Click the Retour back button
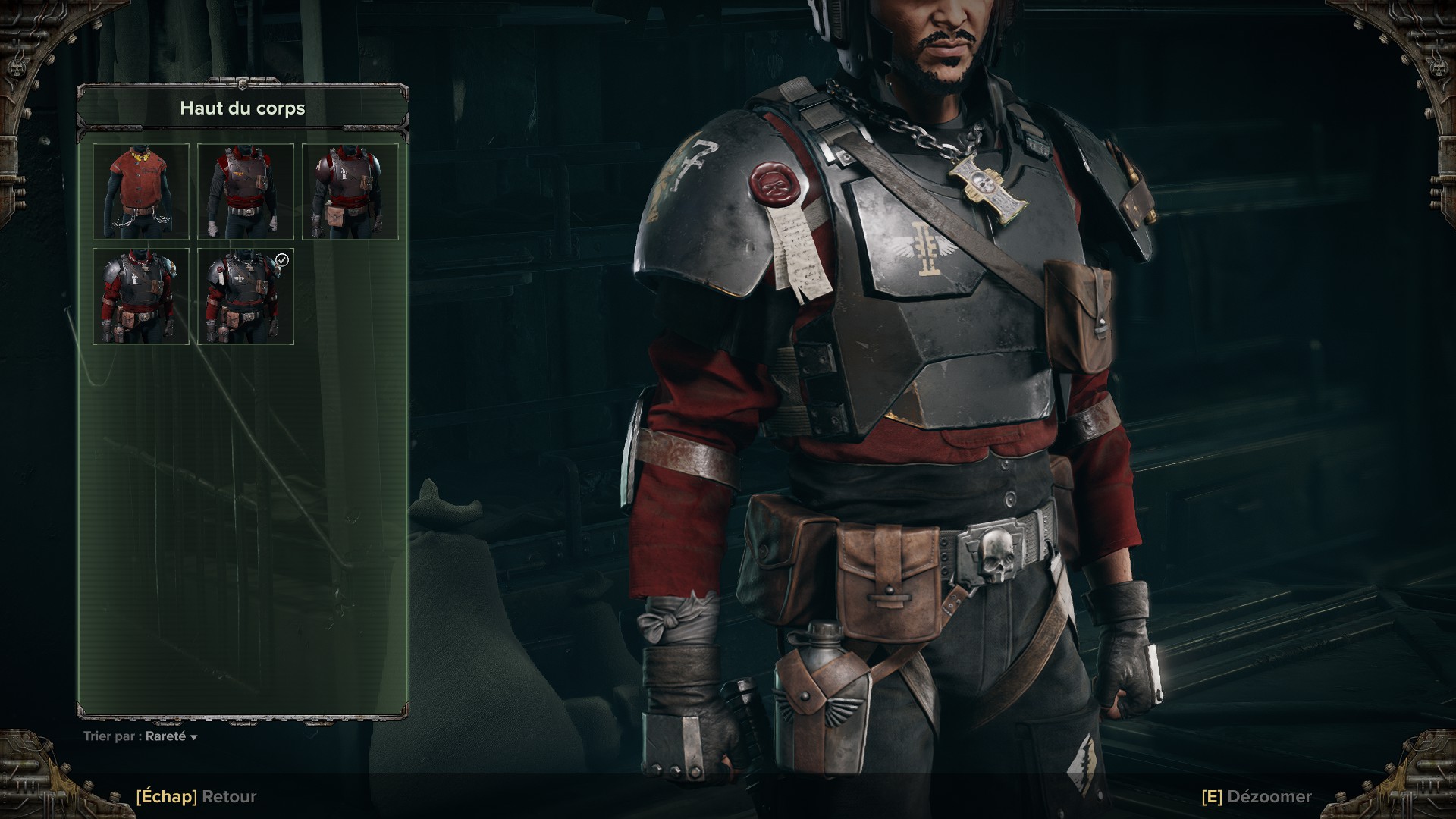 point(196,797)
